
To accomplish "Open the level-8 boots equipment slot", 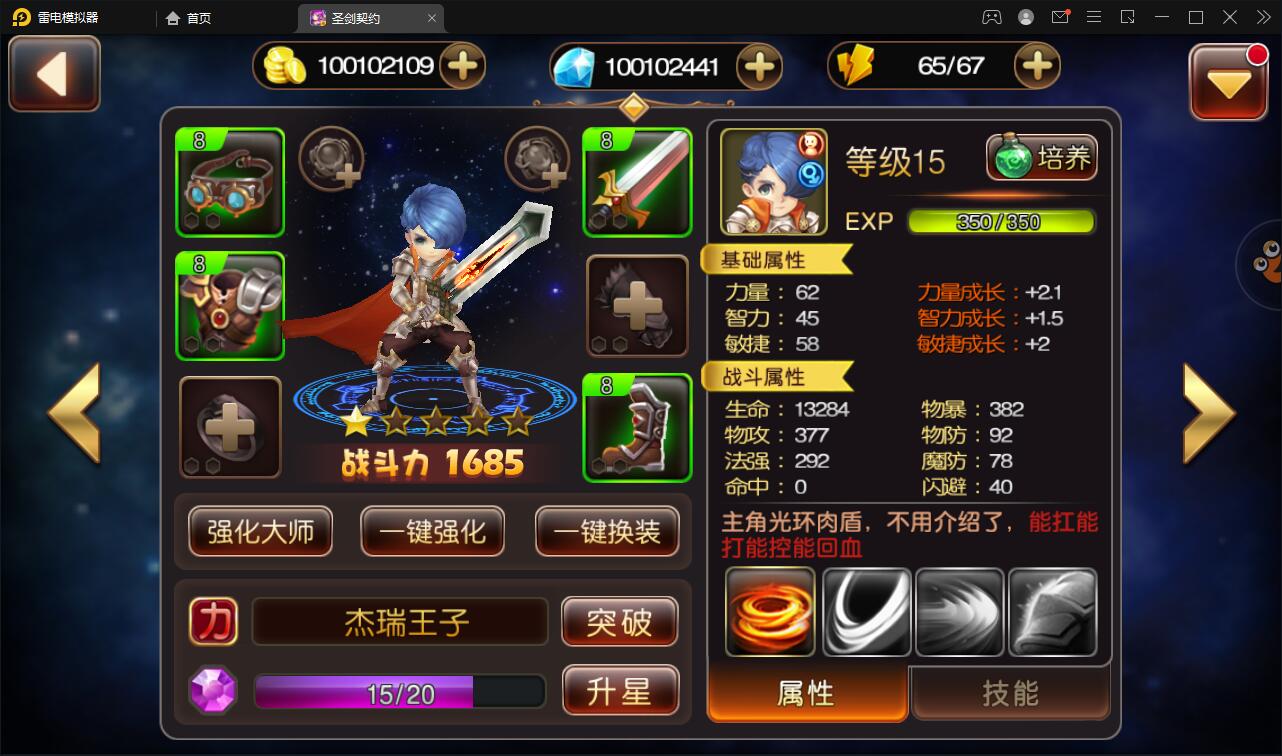I will [x=637, y=428].
